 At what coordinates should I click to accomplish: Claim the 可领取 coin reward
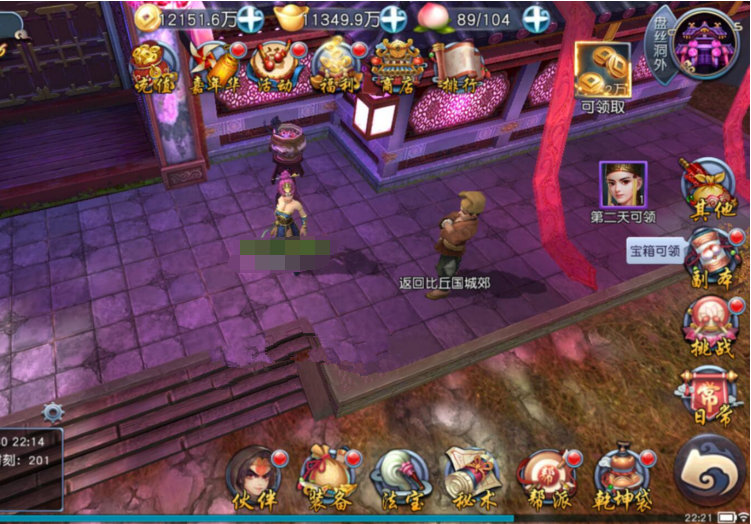602,70
